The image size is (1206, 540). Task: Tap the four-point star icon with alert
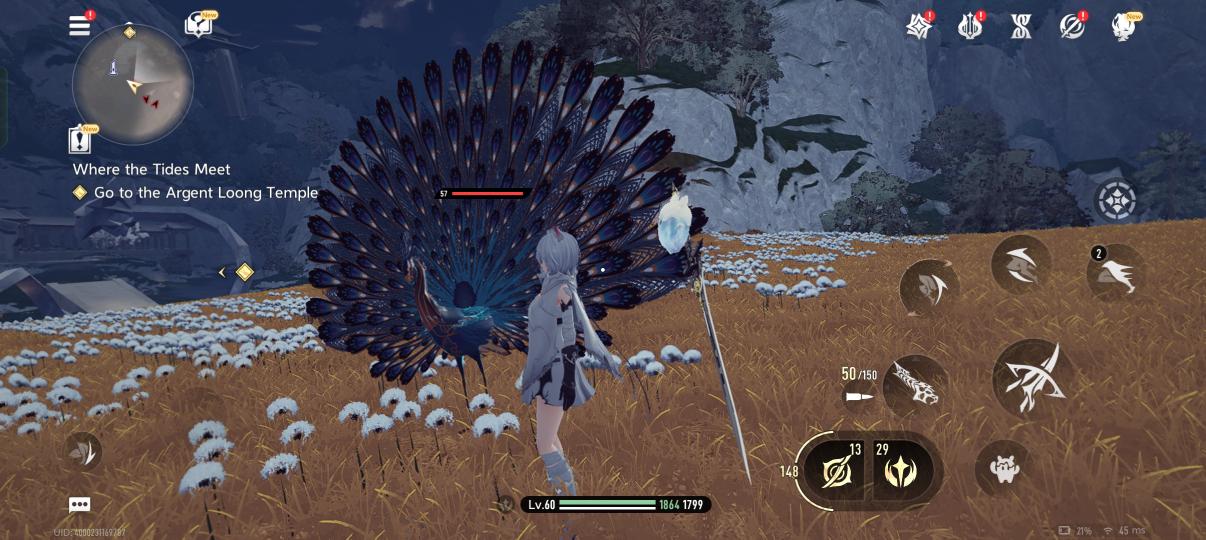(919, 27)
